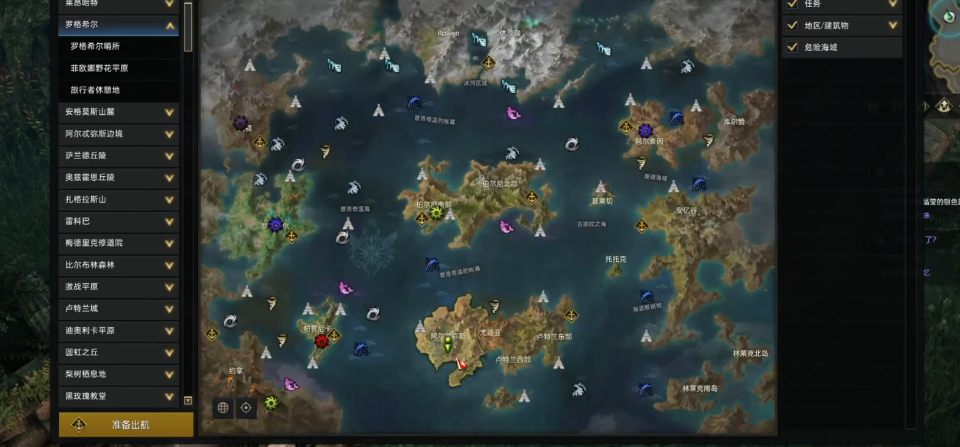This screenshot has height=447, width=960.
Task: Toggle the 危险海域 dangerous waters checkbox
Action: 792,47
